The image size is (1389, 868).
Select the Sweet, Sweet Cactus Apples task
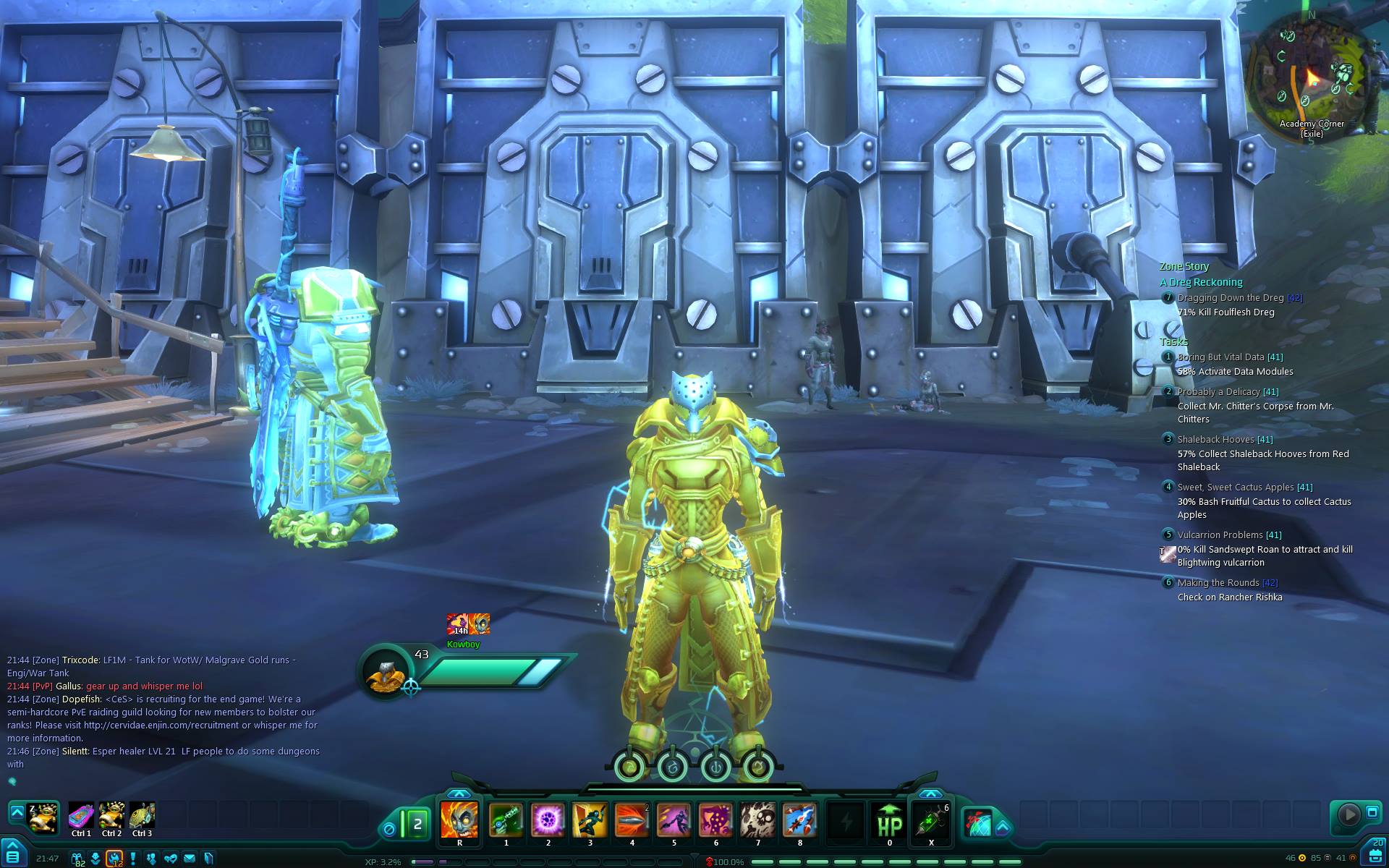[x=1234, y=488]
